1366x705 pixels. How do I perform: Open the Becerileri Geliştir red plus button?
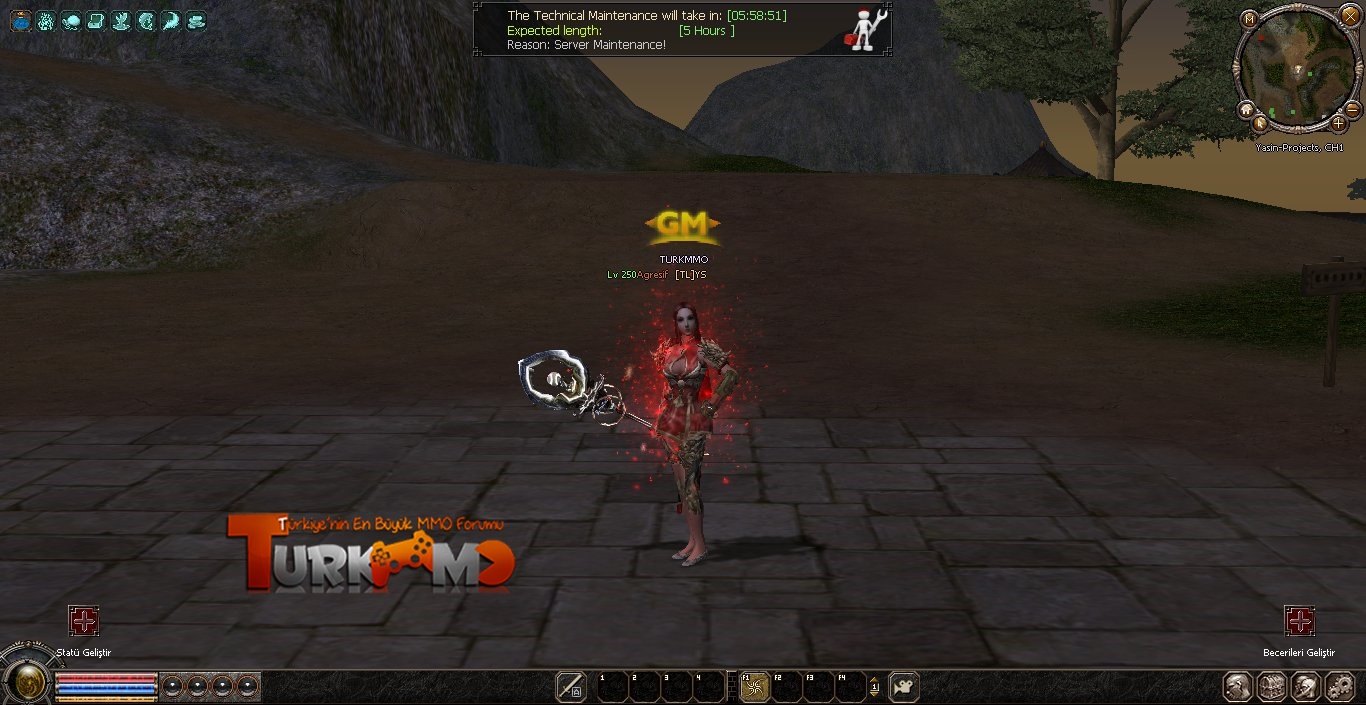click(1299, 621)
